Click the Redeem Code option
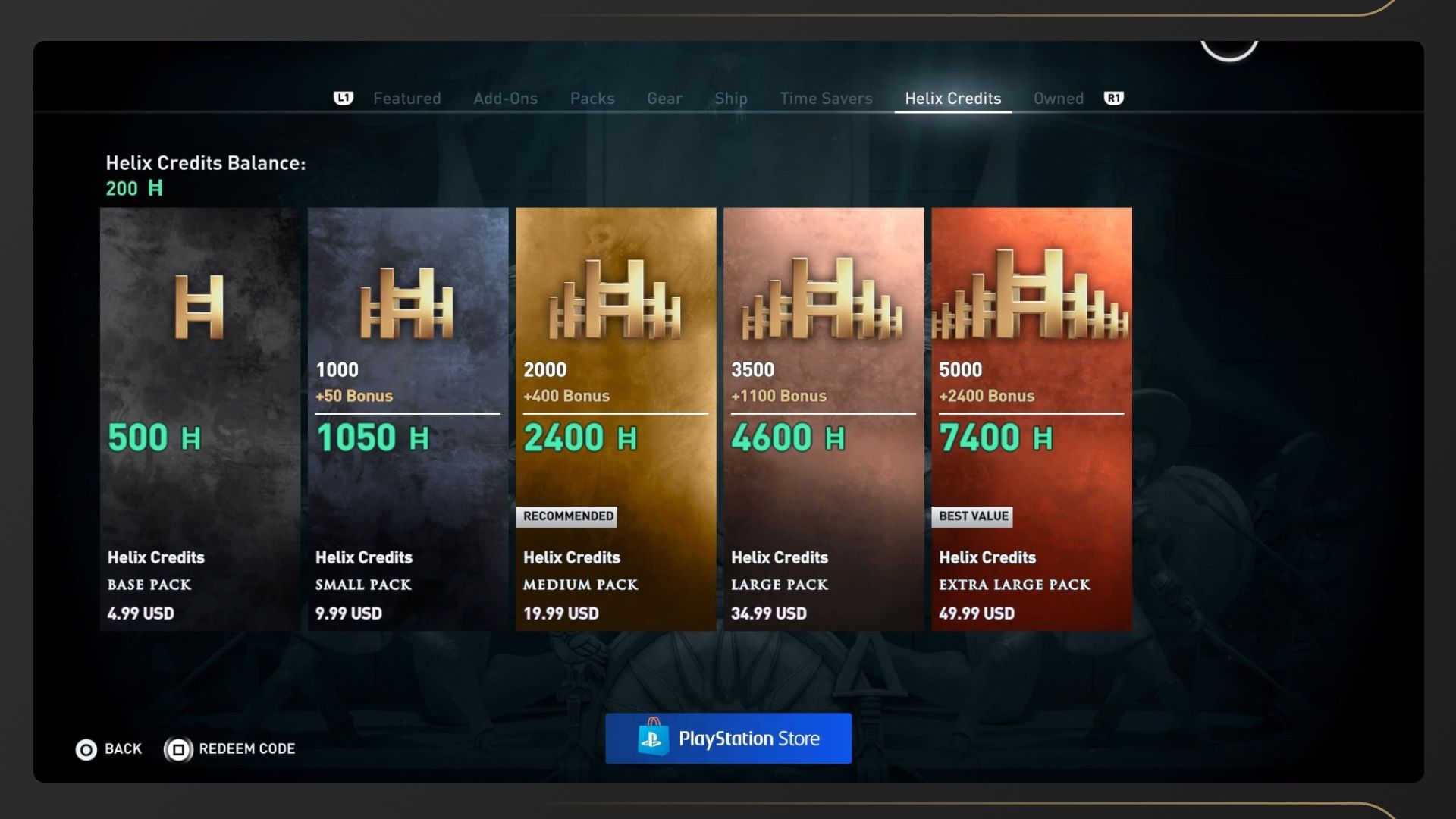1456x819 pixels. point(231,749)
